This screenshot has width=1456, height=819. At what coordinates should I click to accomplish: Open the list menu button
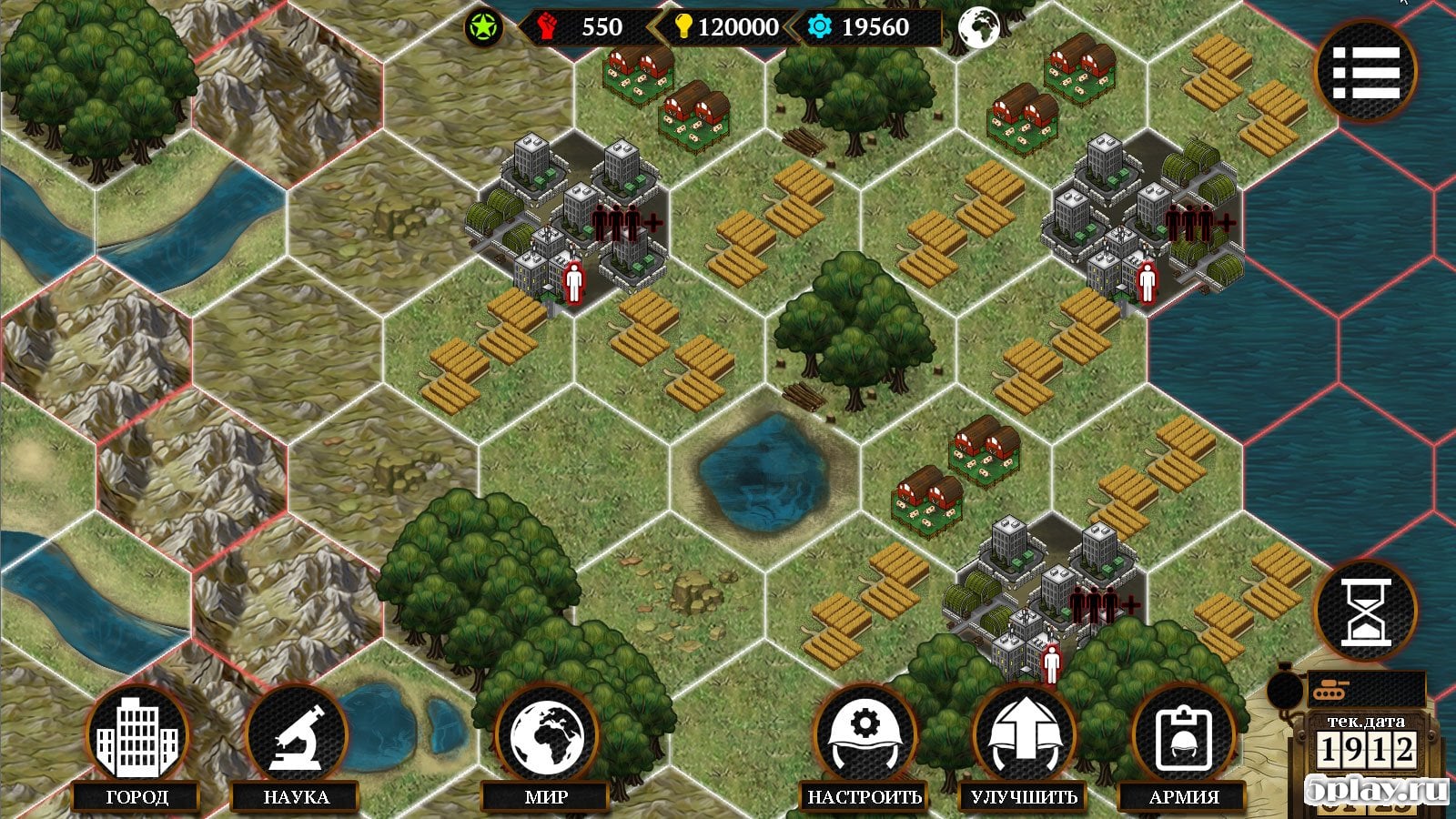[1365, 70]
